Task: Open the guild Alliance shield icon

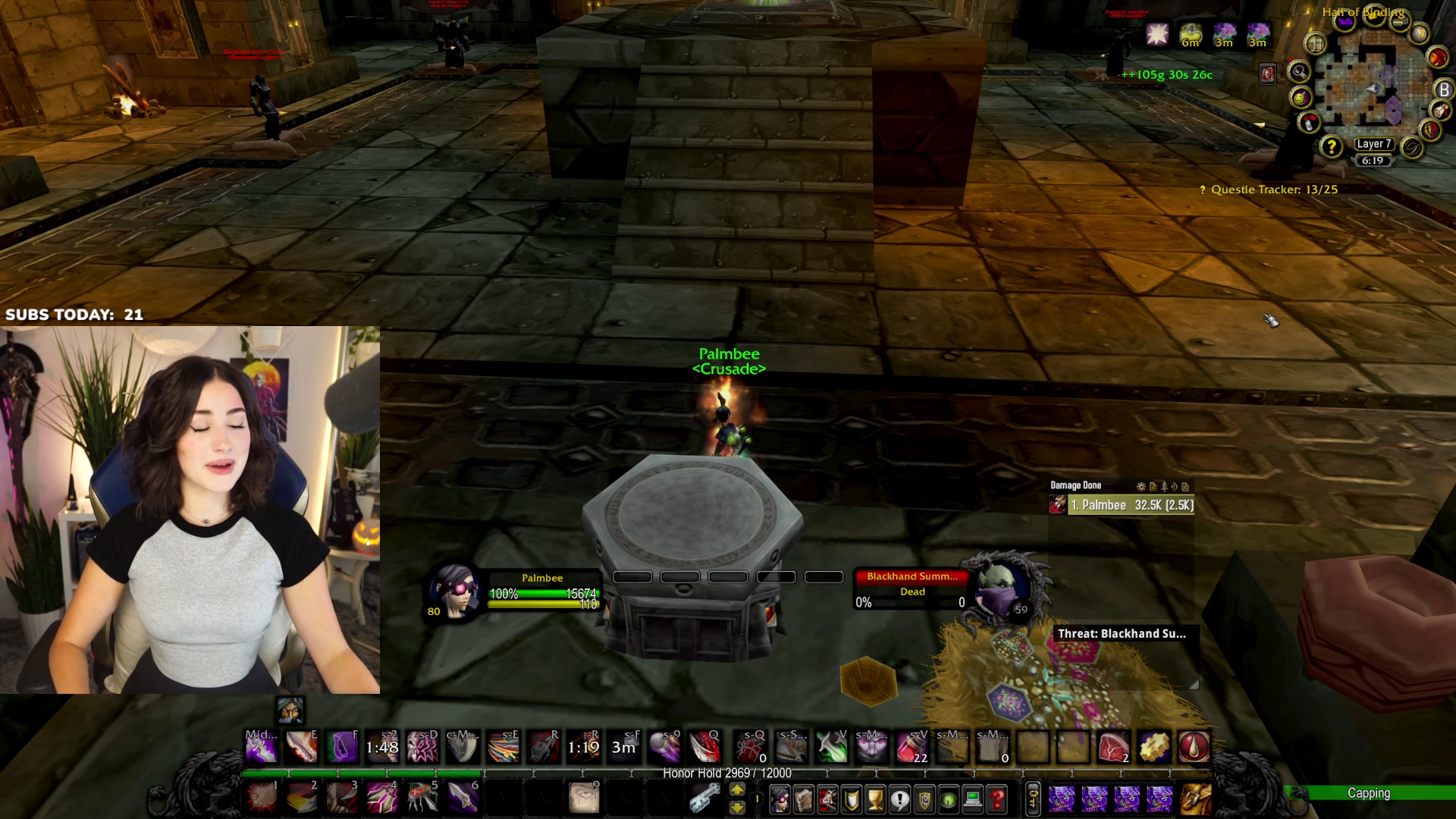Action: (x=924, y=799)
